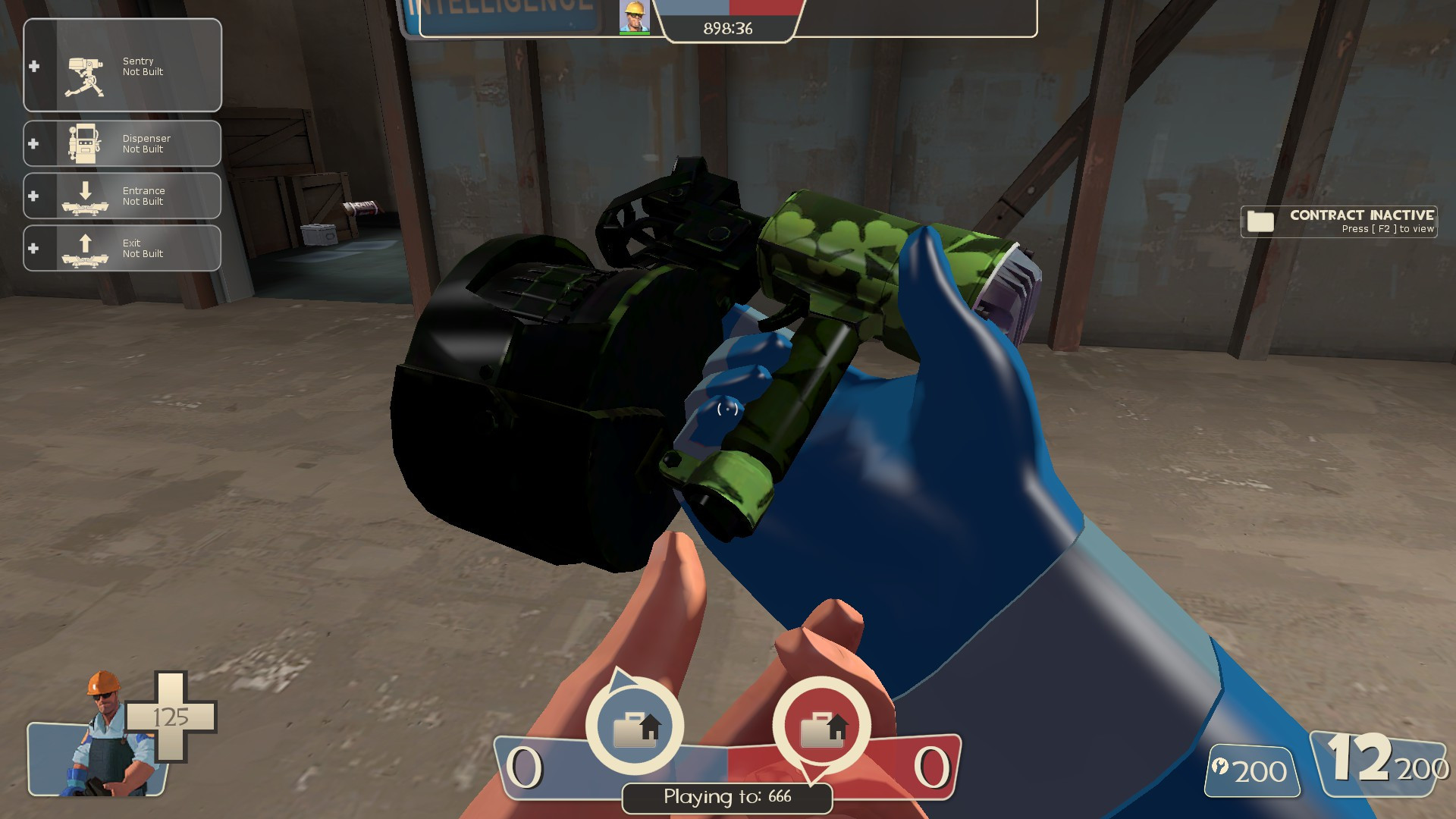1456x819 pixels.
Task: Open the contract folder icon
Action: pos(1259,221)
